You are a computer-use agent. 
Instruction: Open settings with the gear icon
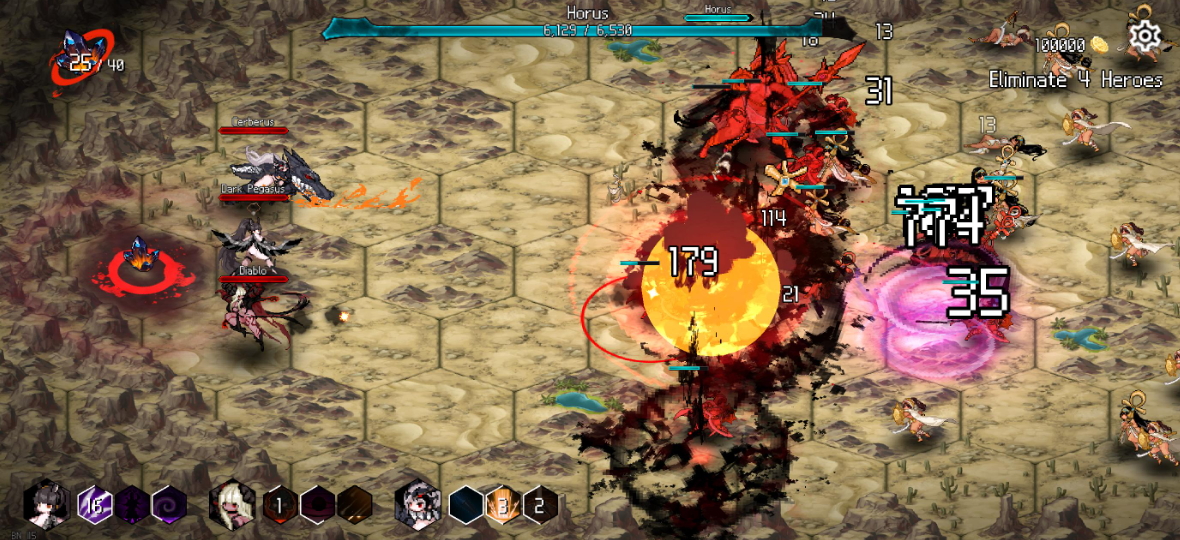(x=1145, y=37)
